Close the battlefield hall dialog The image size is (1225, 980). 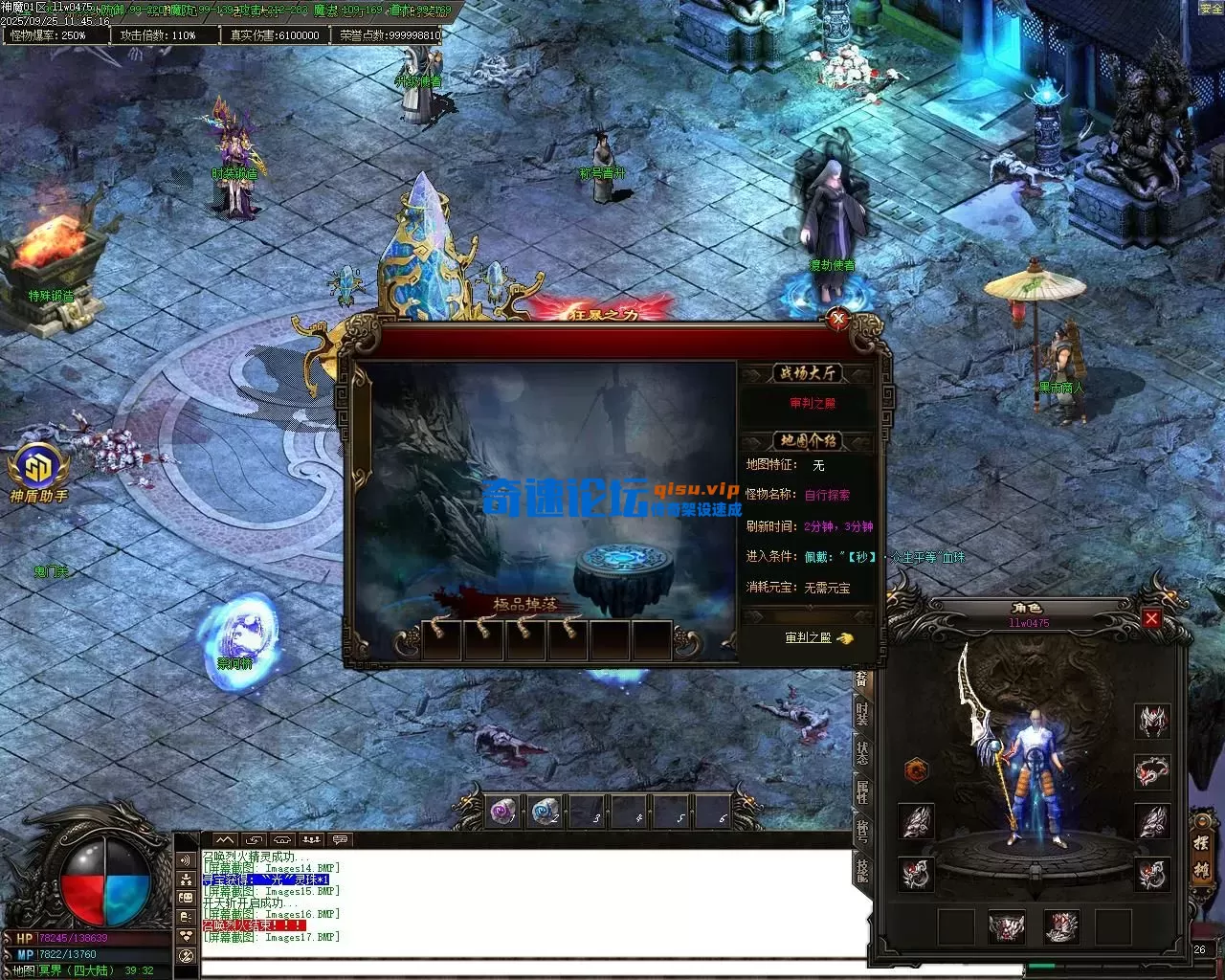(x=838, y=319)
